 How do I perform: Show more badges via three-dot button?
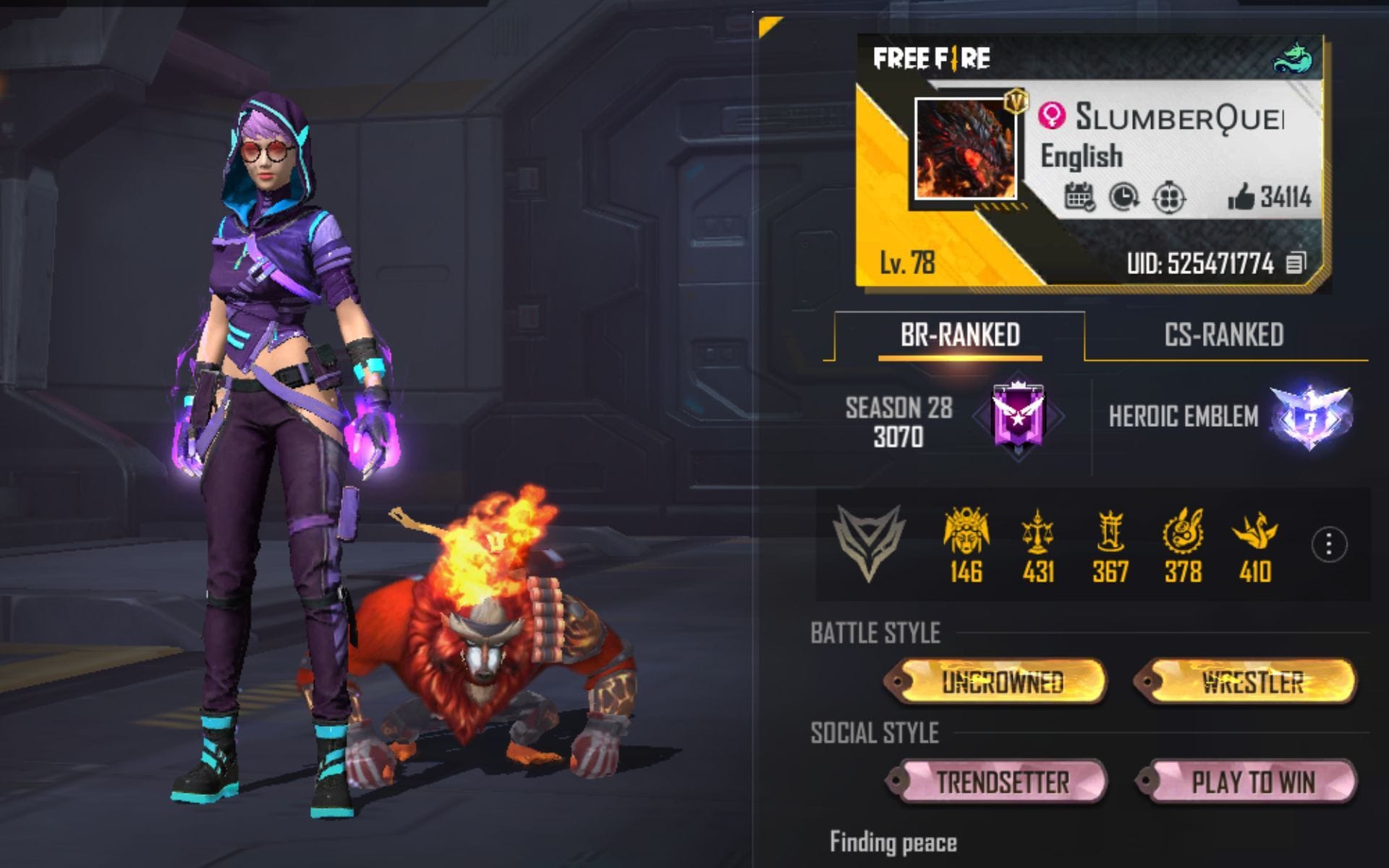click(x=1328, y=545)
